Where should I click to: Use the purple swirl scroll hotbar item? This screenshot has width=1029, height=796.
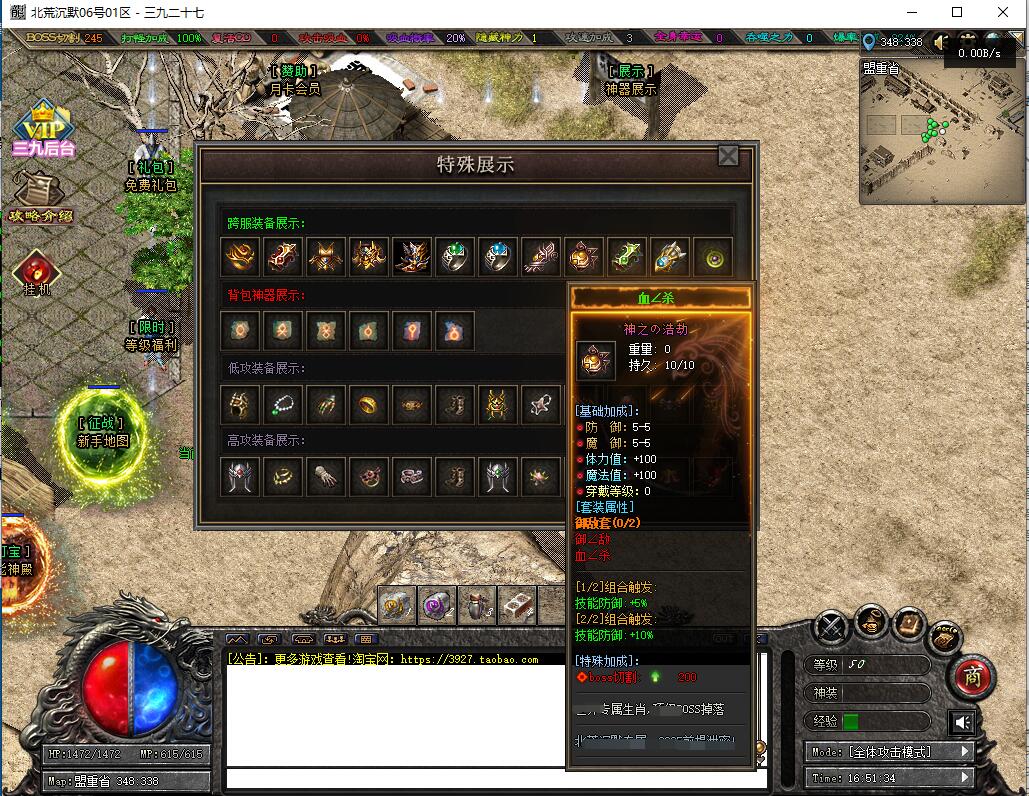point(437,604)
